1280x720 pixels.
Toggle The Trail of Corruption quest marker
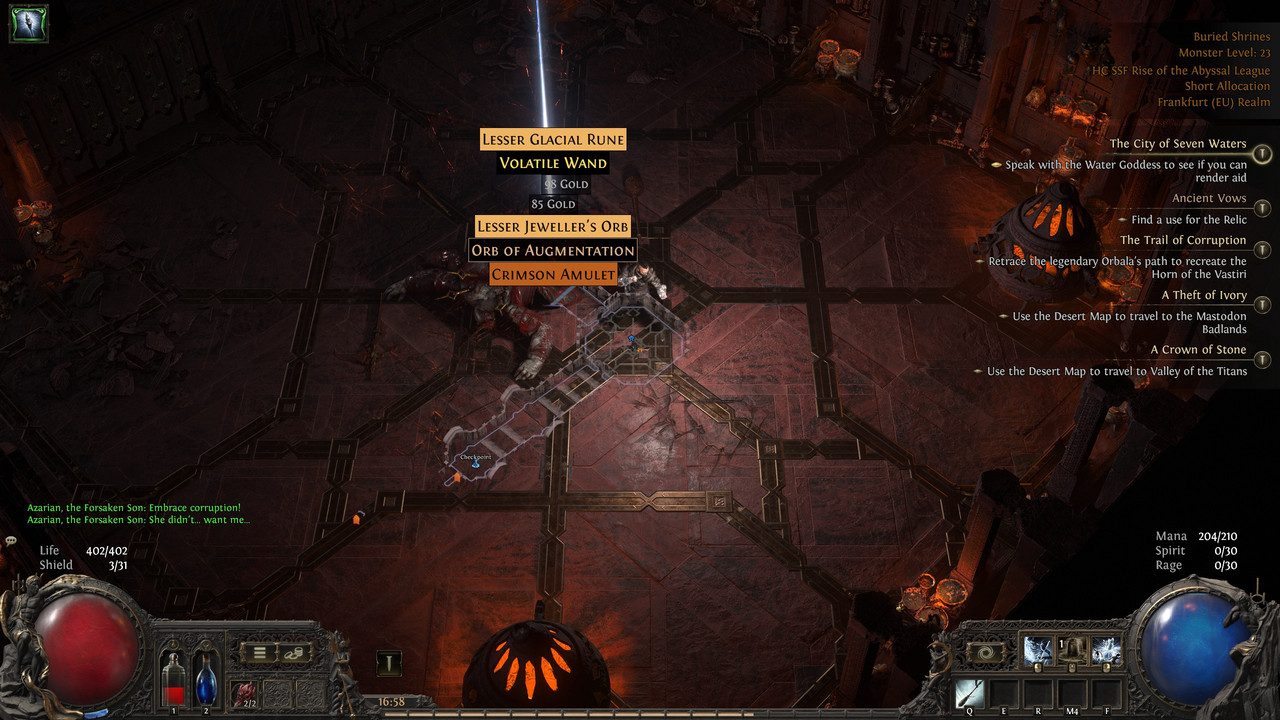pyautogui.click(x=1263, y=250)
